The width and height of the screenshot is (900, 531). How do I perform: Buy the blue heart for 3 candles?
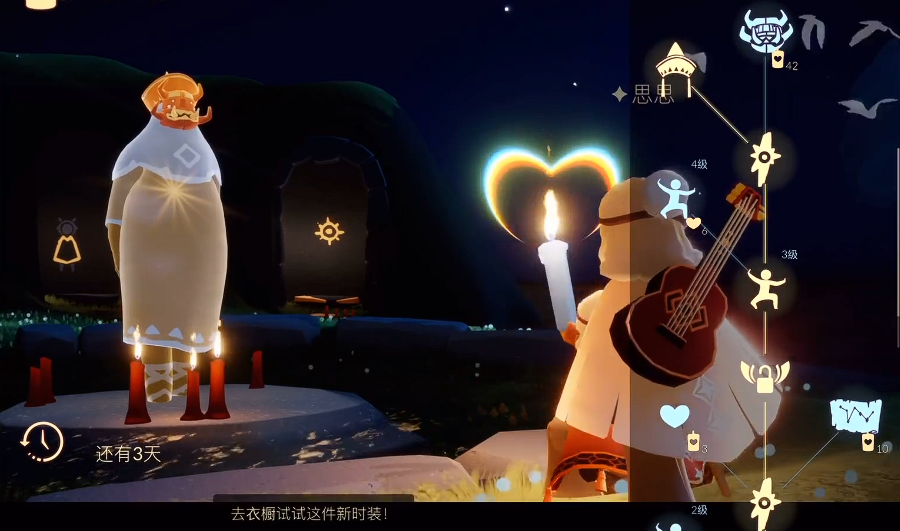(x=675, y=415)
